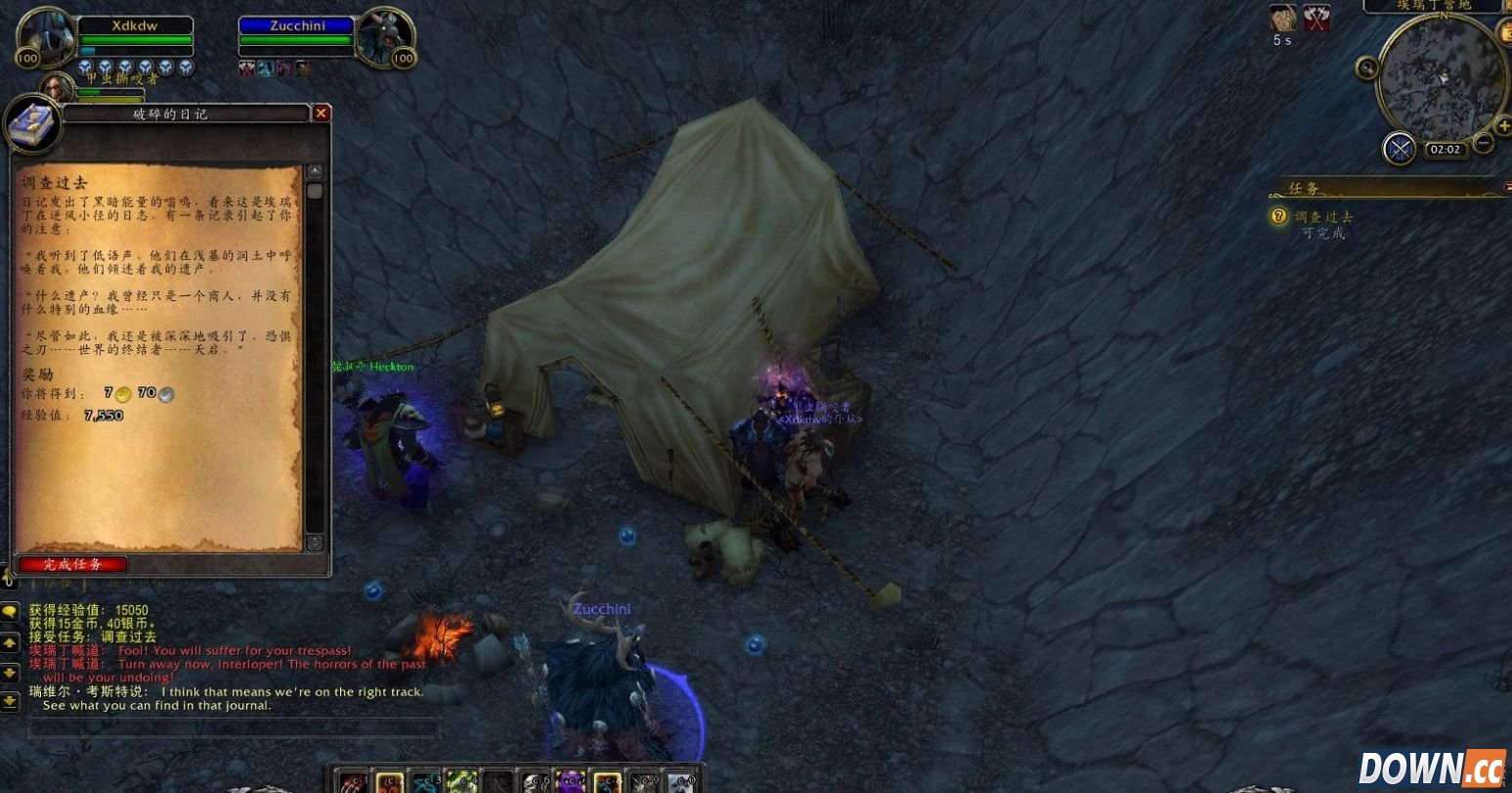
Task: Zoom the minimap with the plus button
Action: (x=1504, y=125)
